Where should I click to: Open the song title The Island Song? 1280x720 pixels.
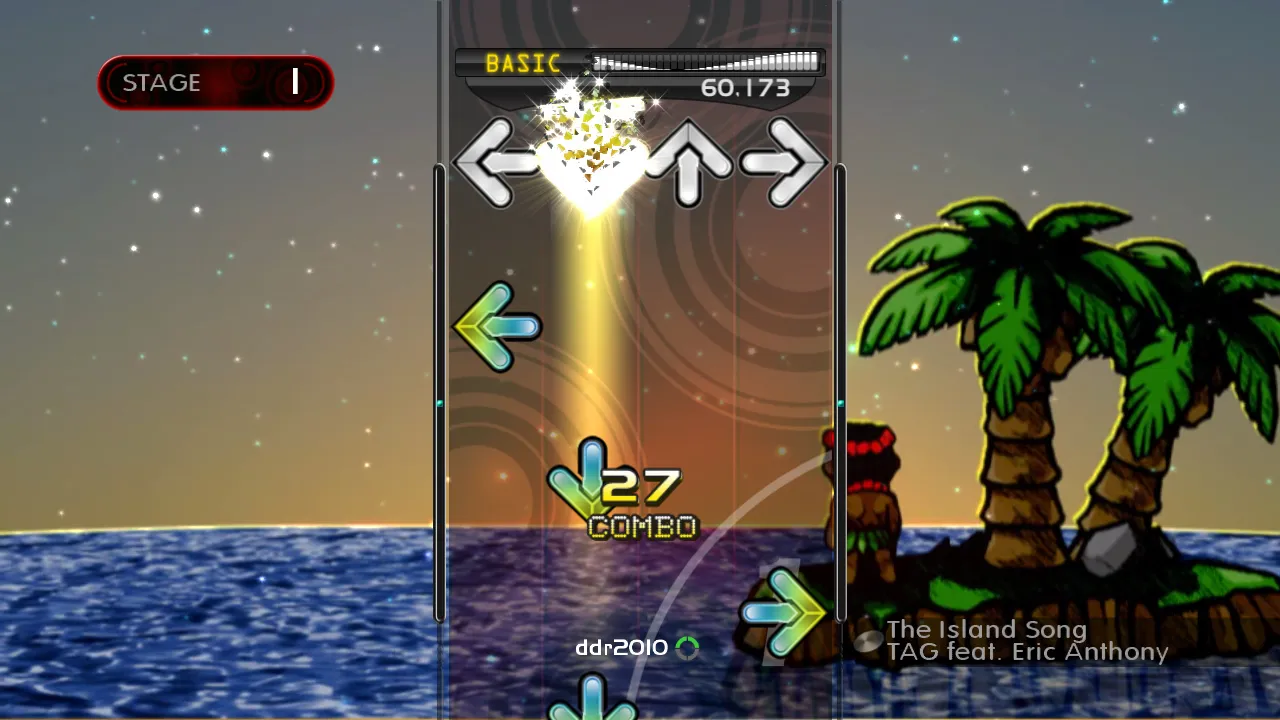(x=987, y=630)
